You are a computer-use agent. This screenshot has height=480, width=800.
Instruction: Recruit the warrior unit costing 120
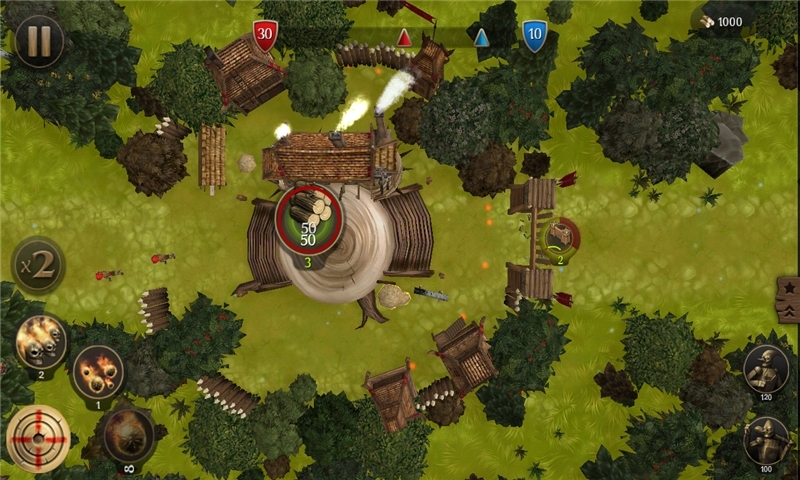click(x=767, y=370)
